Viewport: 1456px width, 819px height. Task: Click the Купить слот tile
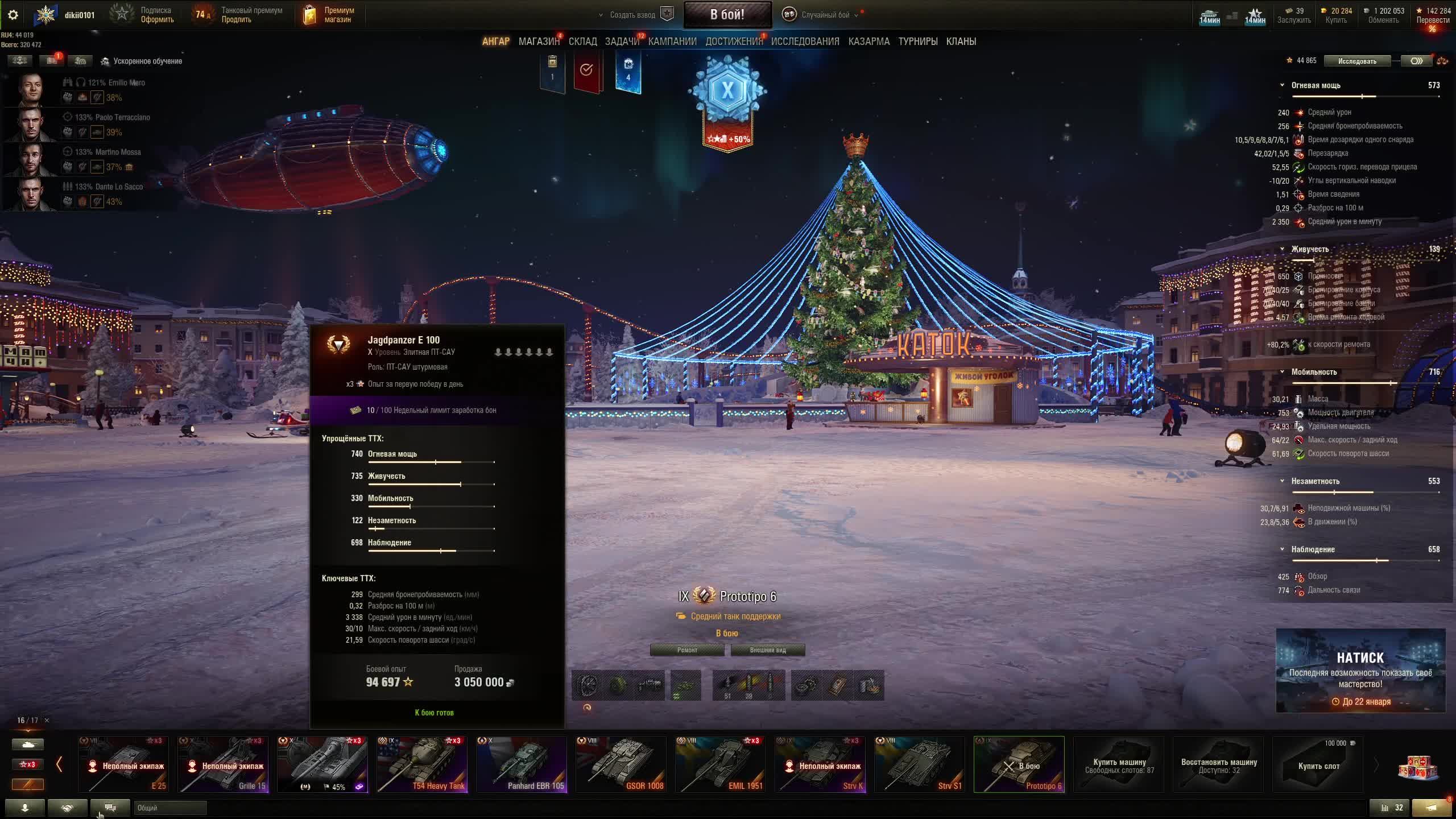[1318, 765]
